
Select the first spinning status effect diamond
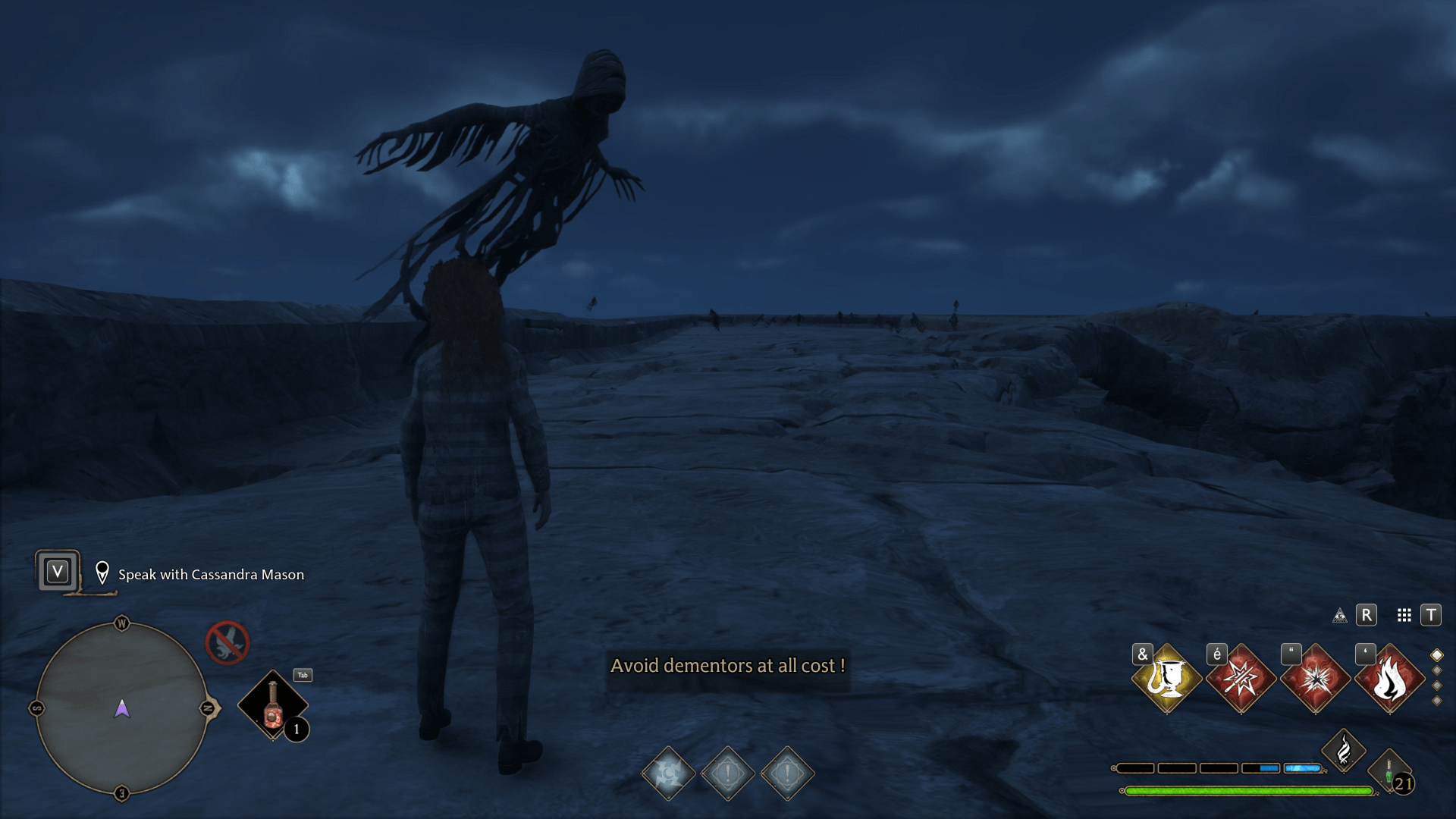pos(666,775)
